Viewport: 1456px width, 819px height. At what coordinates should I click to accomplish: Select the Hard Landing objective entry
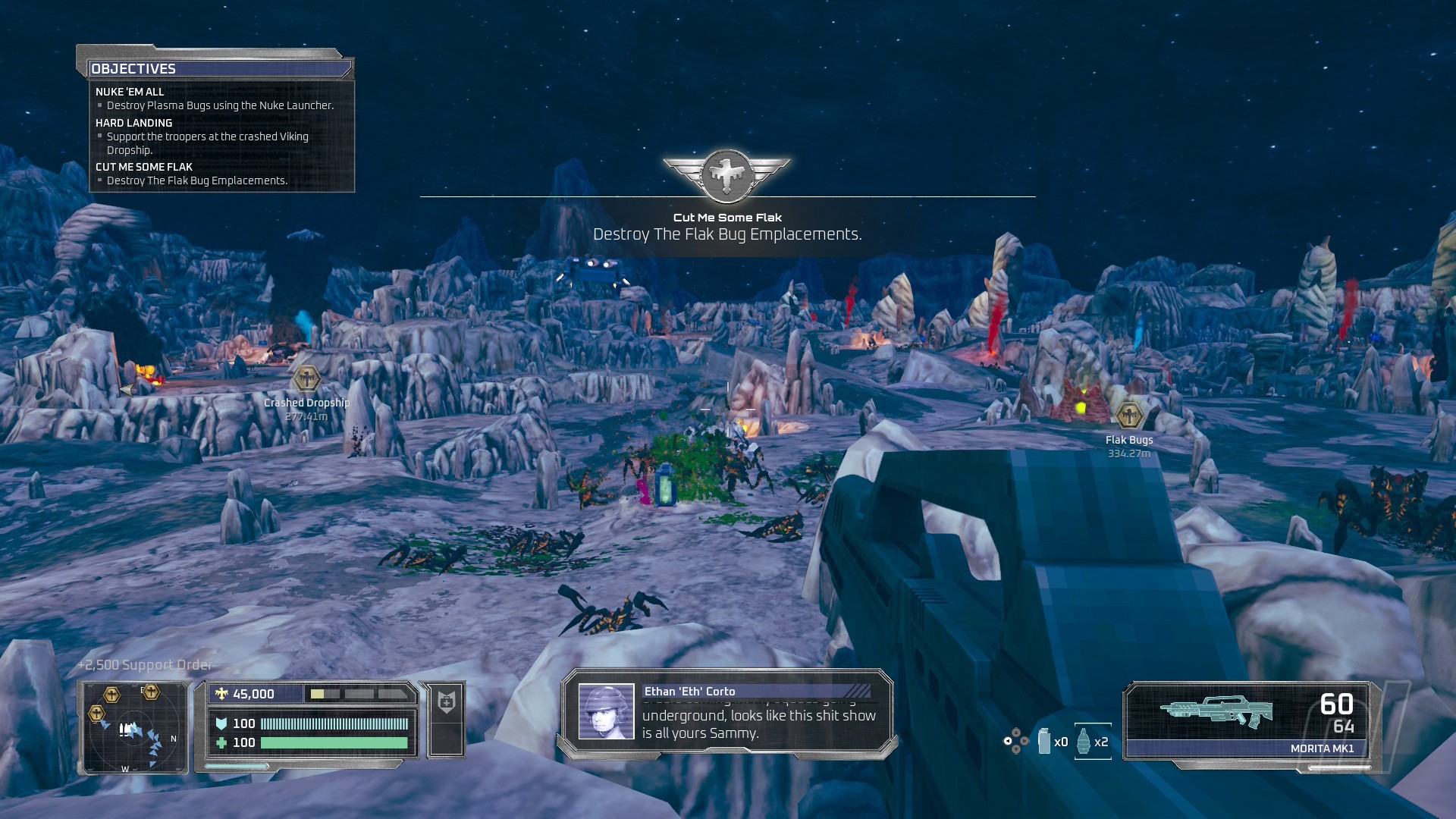133,123
